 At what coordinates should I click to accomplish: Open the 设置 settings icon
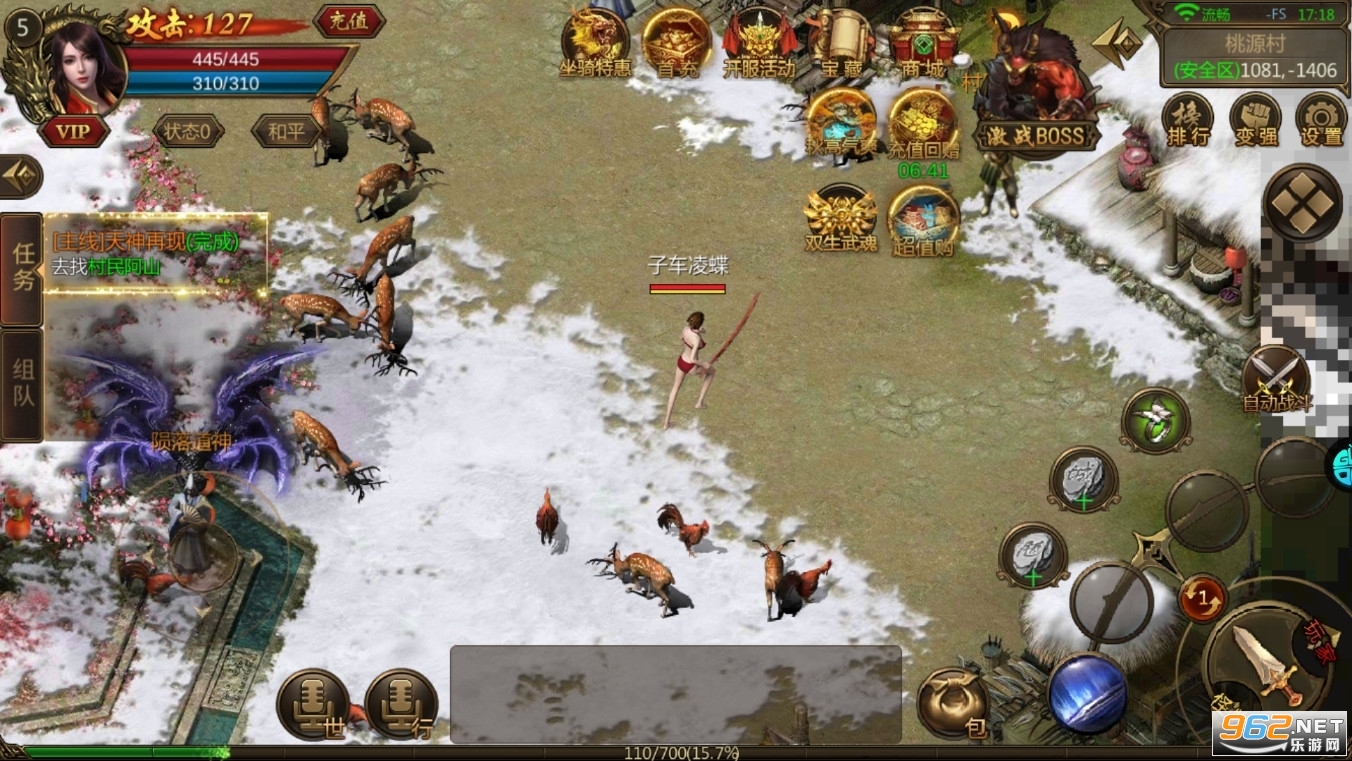1319,120
